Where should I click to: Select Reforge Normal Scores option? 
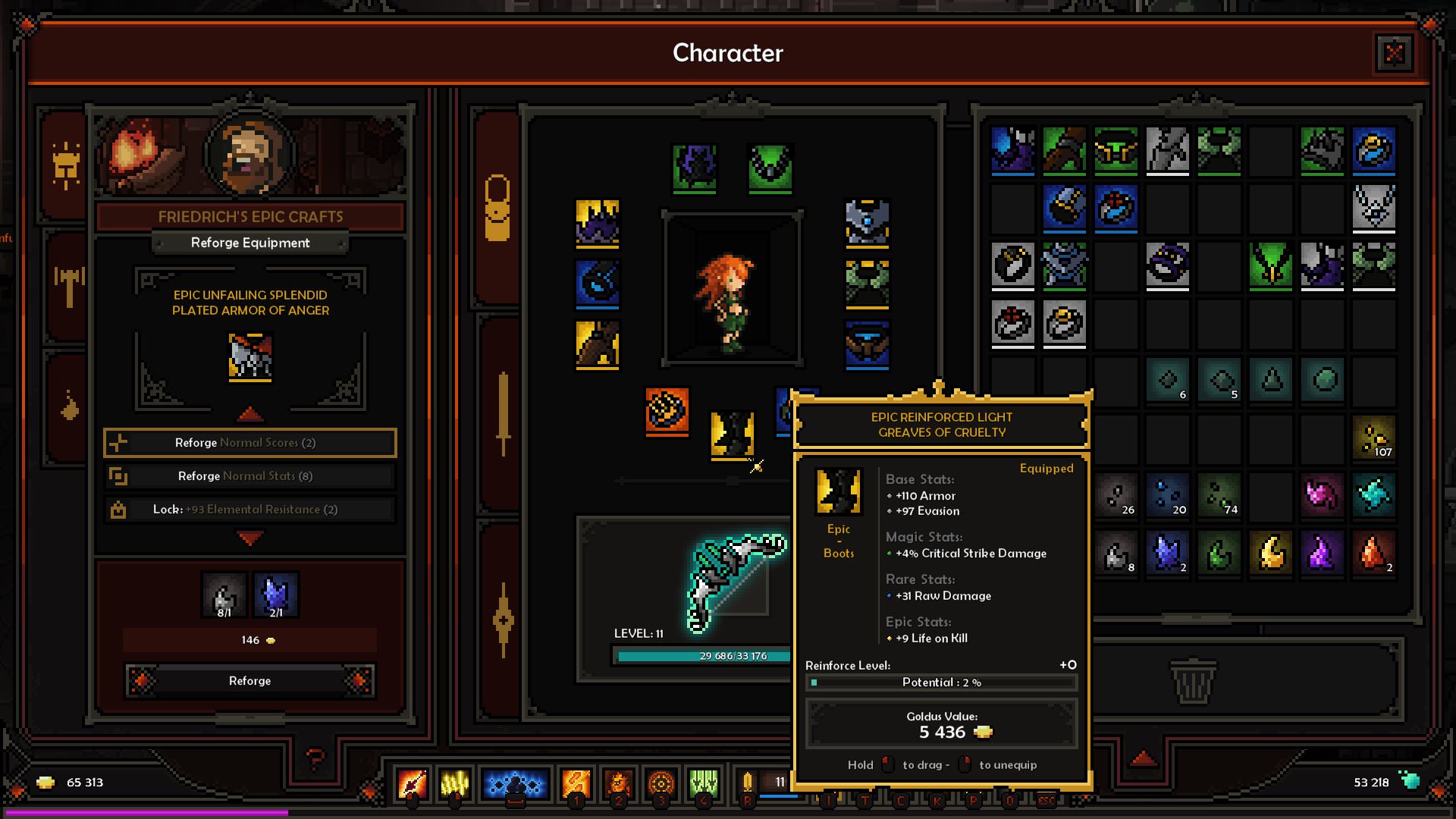pyautogui.click(x=249, y=443)
